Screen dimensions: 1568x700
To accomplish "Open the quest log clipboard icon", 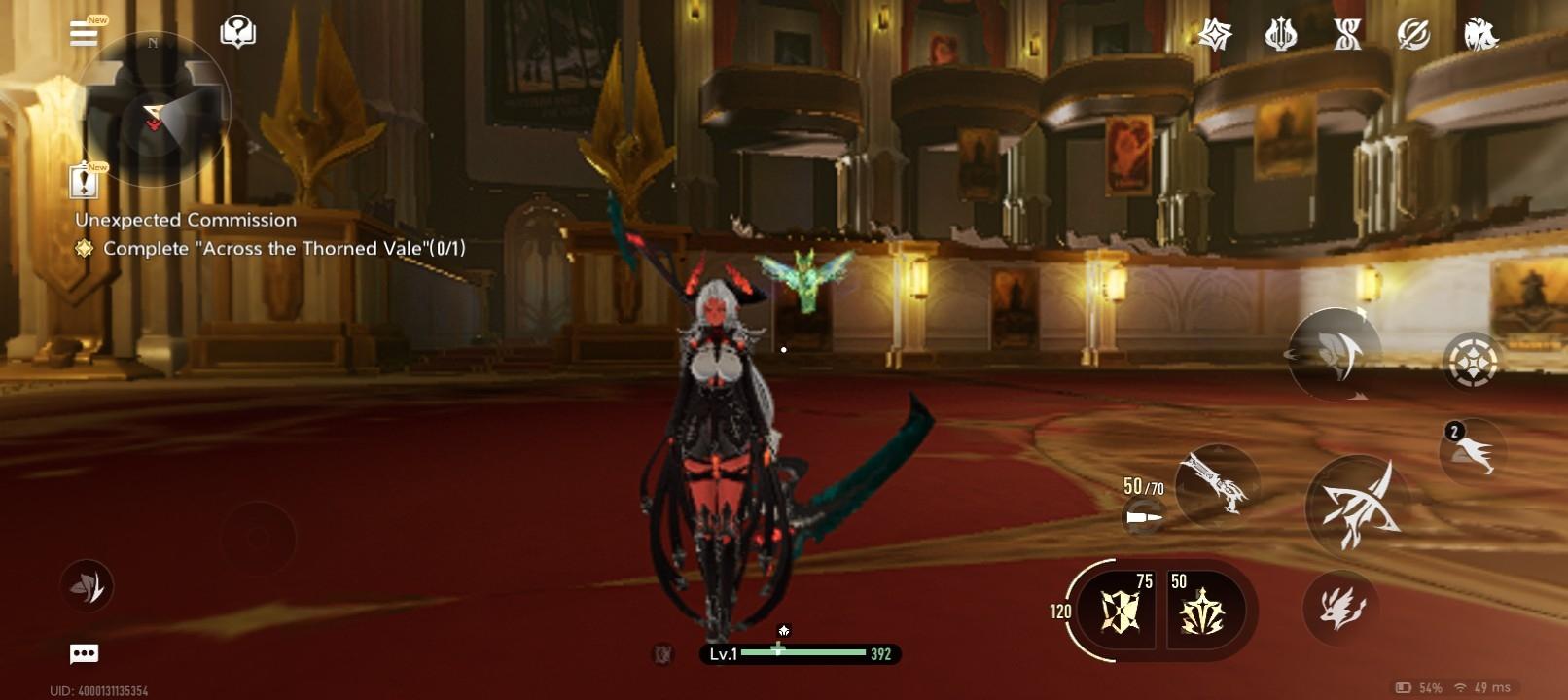I will [86, 181].
